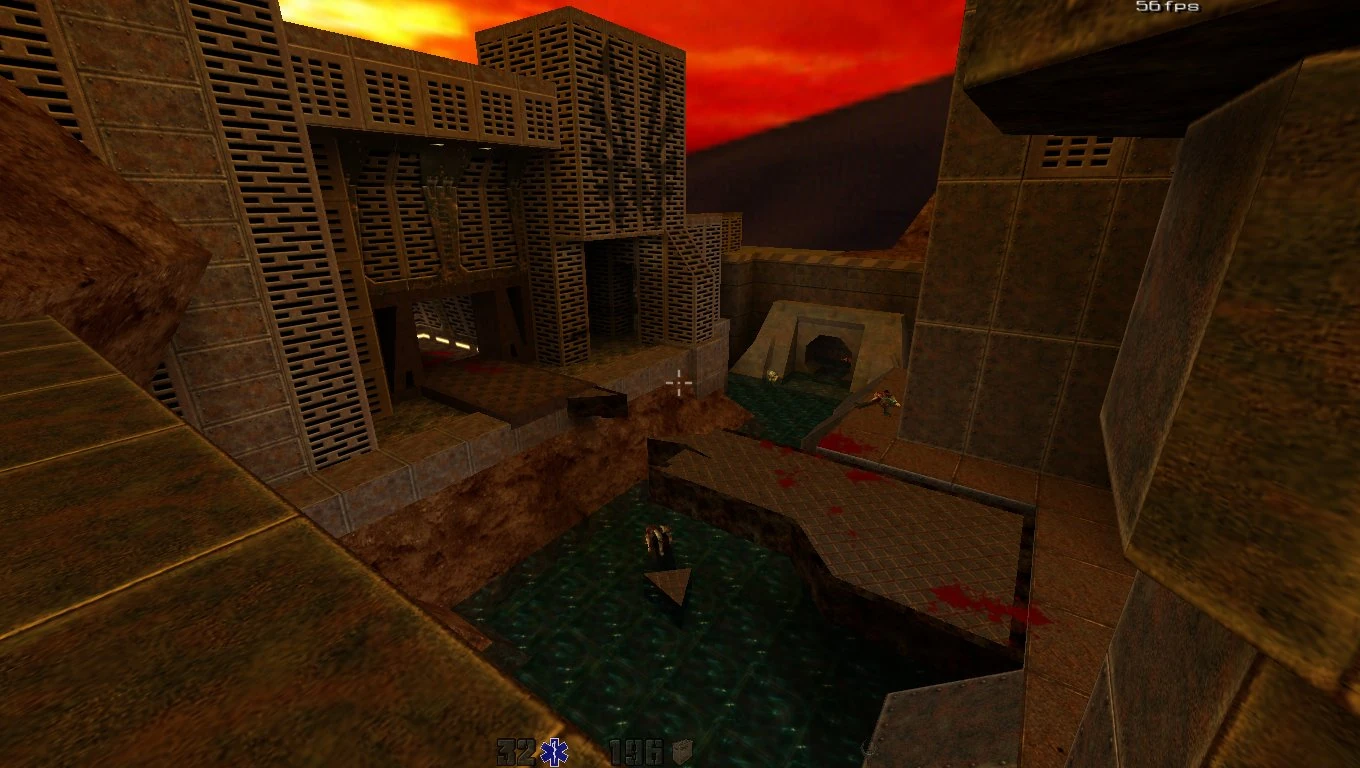Click the player model near the right wall
The width and height of the screenshot is (1360, 768).
(884, 402)
